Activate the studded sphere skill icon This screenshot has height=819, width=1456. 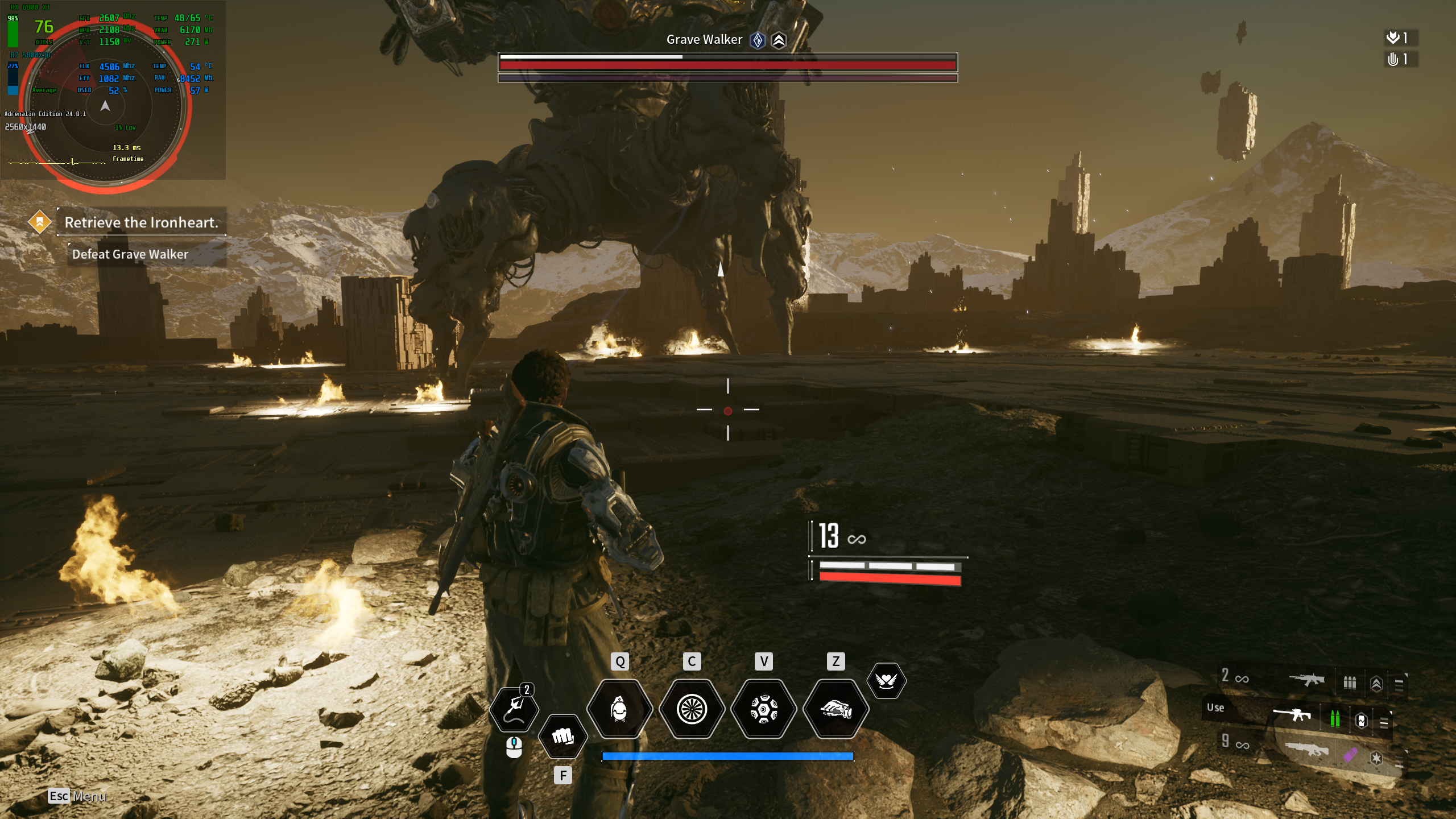764,709
